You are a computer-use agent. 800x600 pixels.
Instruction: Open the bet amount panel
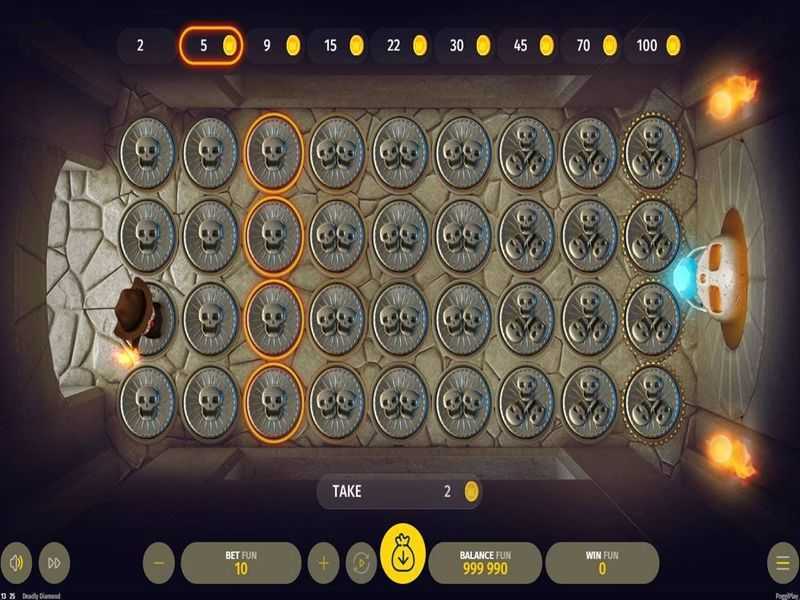click(x=241, y=563)
